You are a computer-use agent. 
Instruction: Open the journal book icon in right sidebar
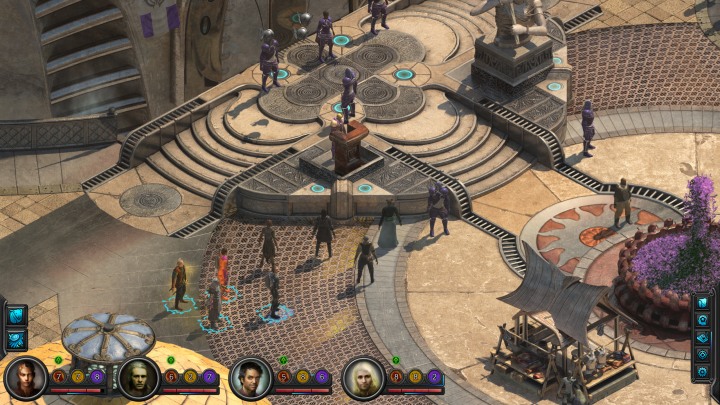coord(703,303)
